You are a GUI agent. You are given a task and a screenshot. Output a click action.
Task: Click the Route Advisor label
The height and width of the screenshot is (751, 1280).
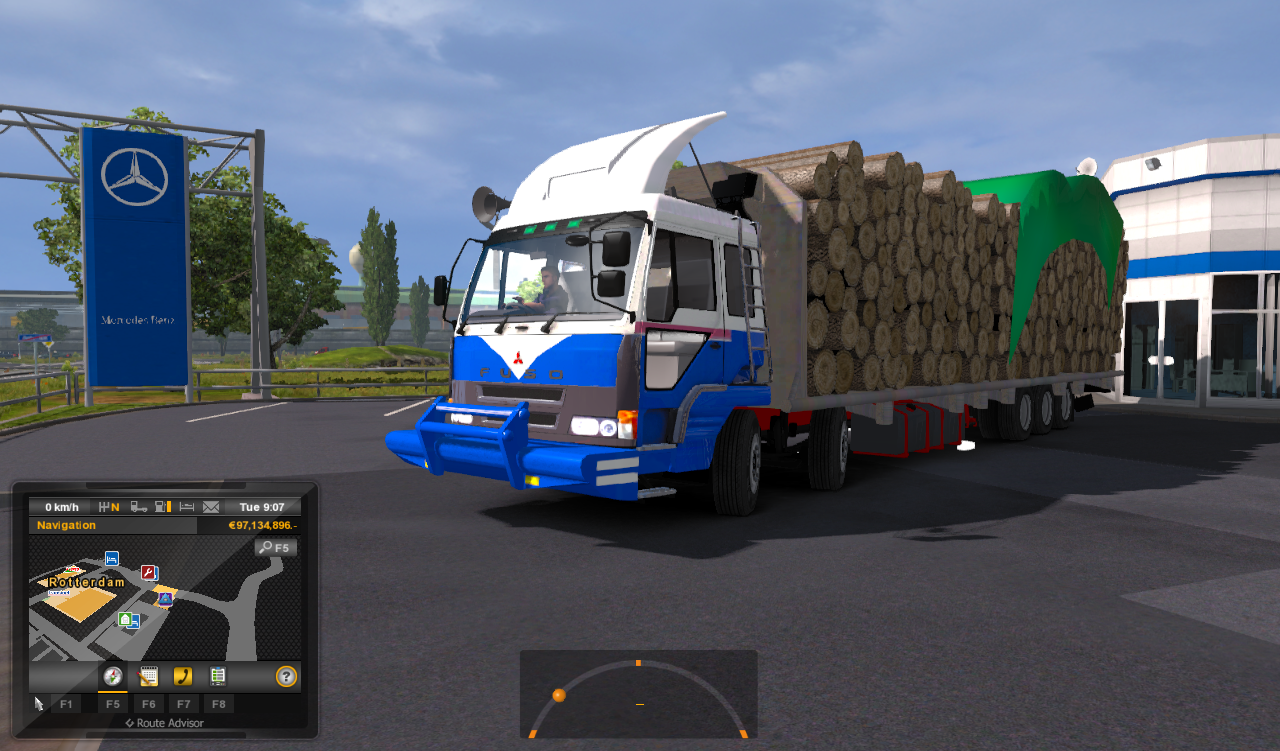[x=164, y=722]
